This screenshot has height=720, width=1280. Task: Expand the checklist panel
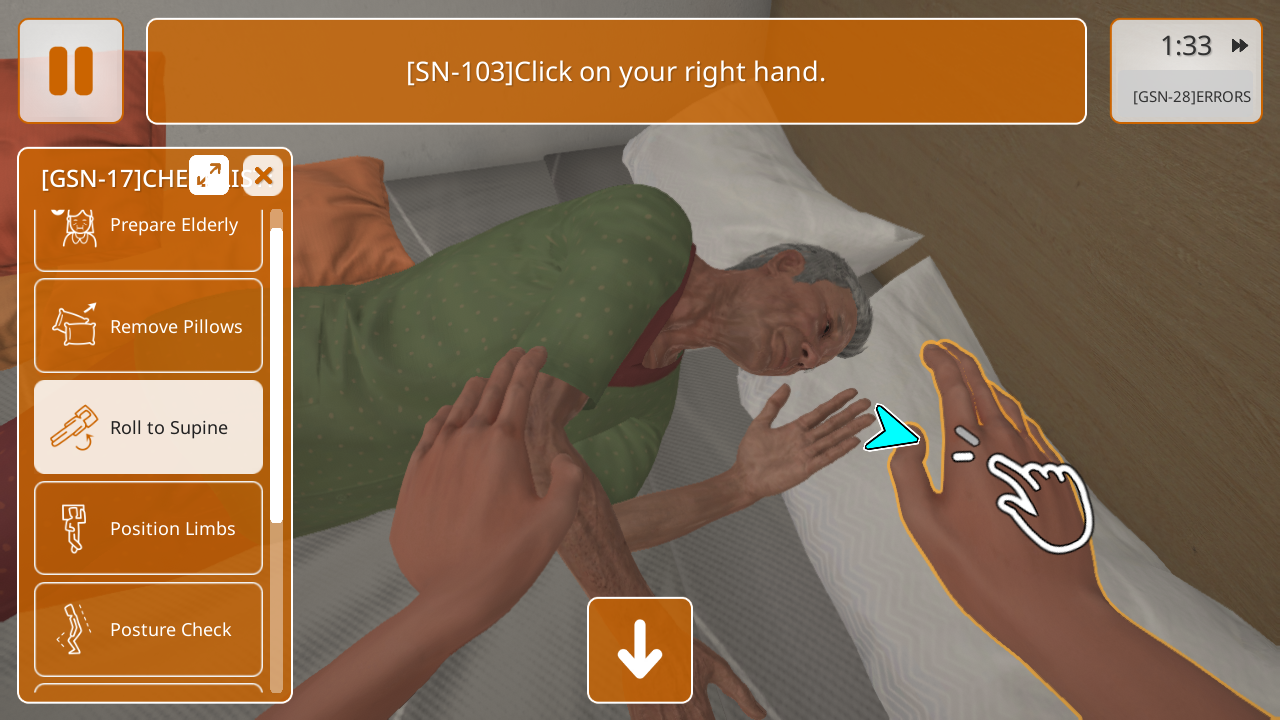tap(209, 175)
